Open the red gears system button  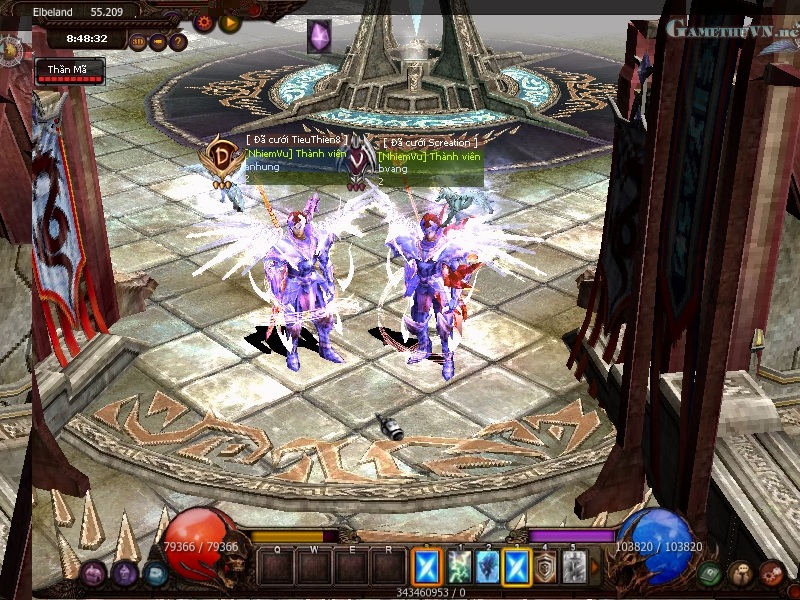771,574
